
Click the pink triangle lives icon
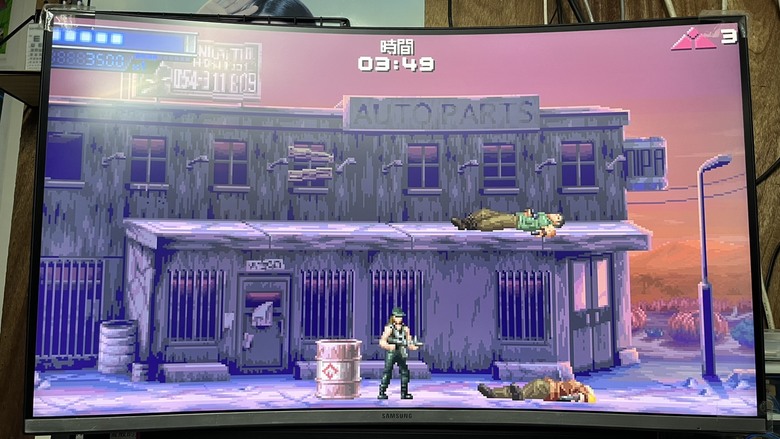(x=693, y=40)
